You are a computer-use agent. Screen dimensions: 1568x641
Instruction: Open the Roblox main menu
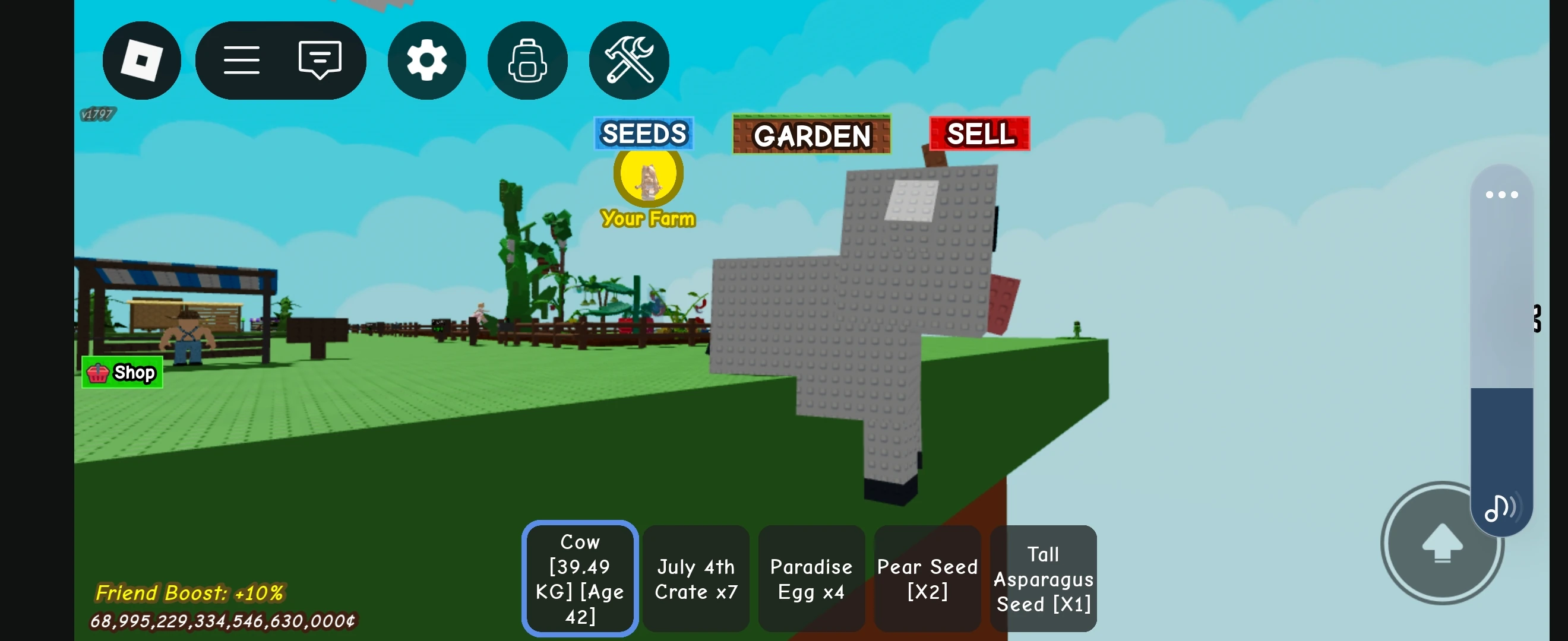click(x=142, y=59)
